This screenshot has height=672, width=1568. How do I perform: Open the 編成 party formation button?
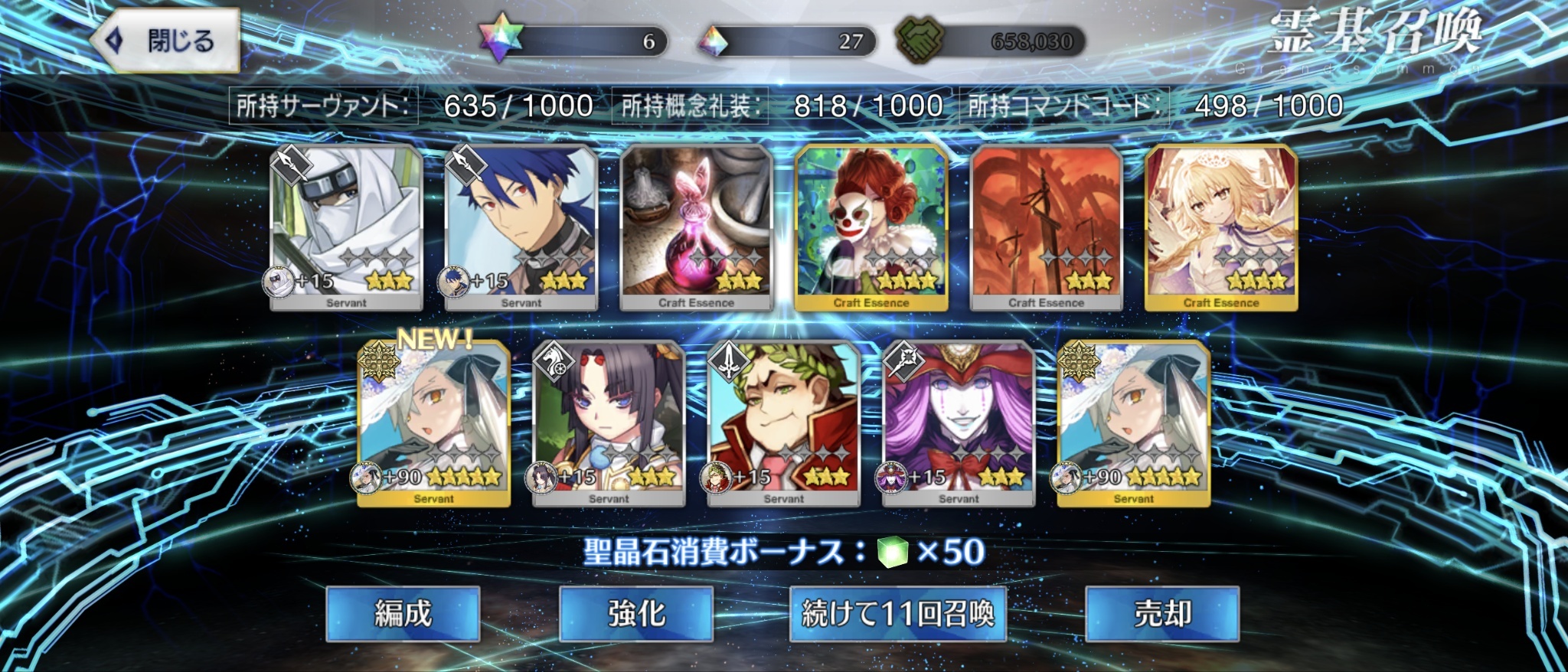pos(403,613)
